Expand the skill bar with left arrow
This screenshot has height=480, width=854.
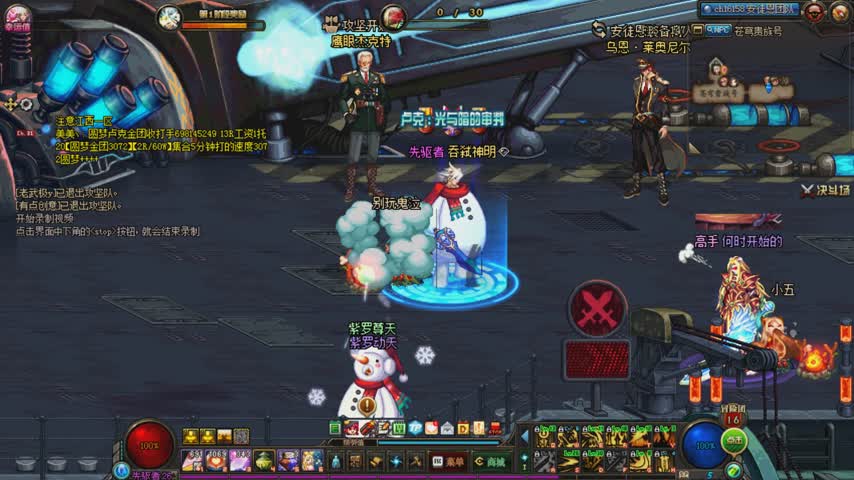coord(523,436)
